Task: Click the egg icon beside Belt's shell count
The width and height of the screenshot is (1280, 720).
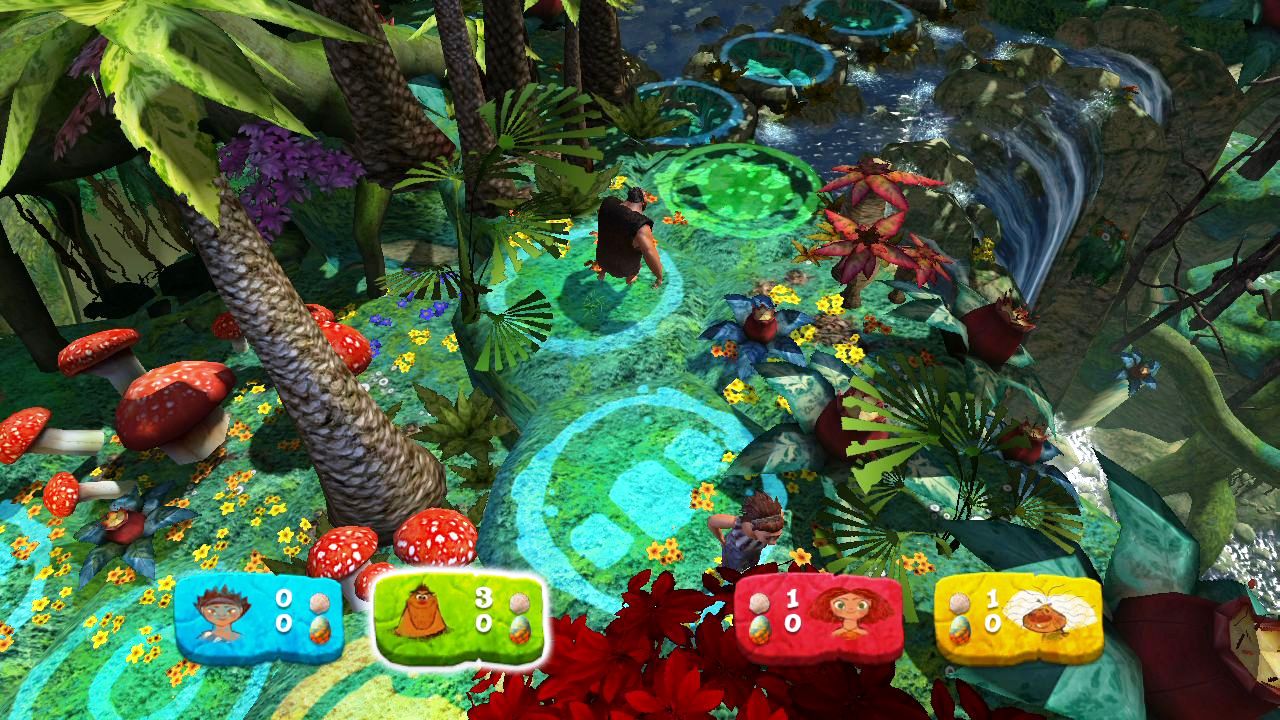Action: pos(519,628)
